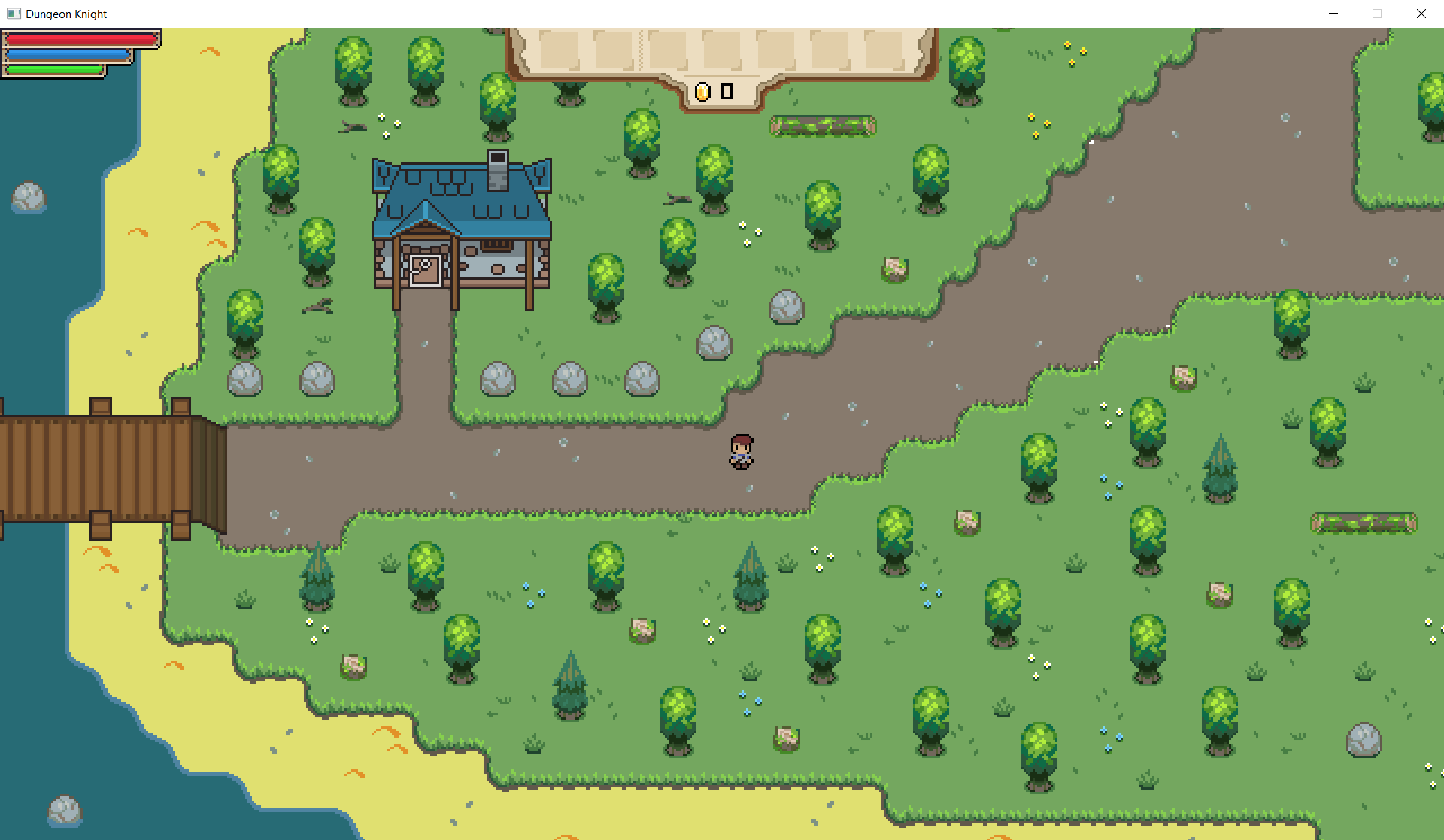
Task: Select the second hotbar inventory slot
Action: [x=614, y=51]
